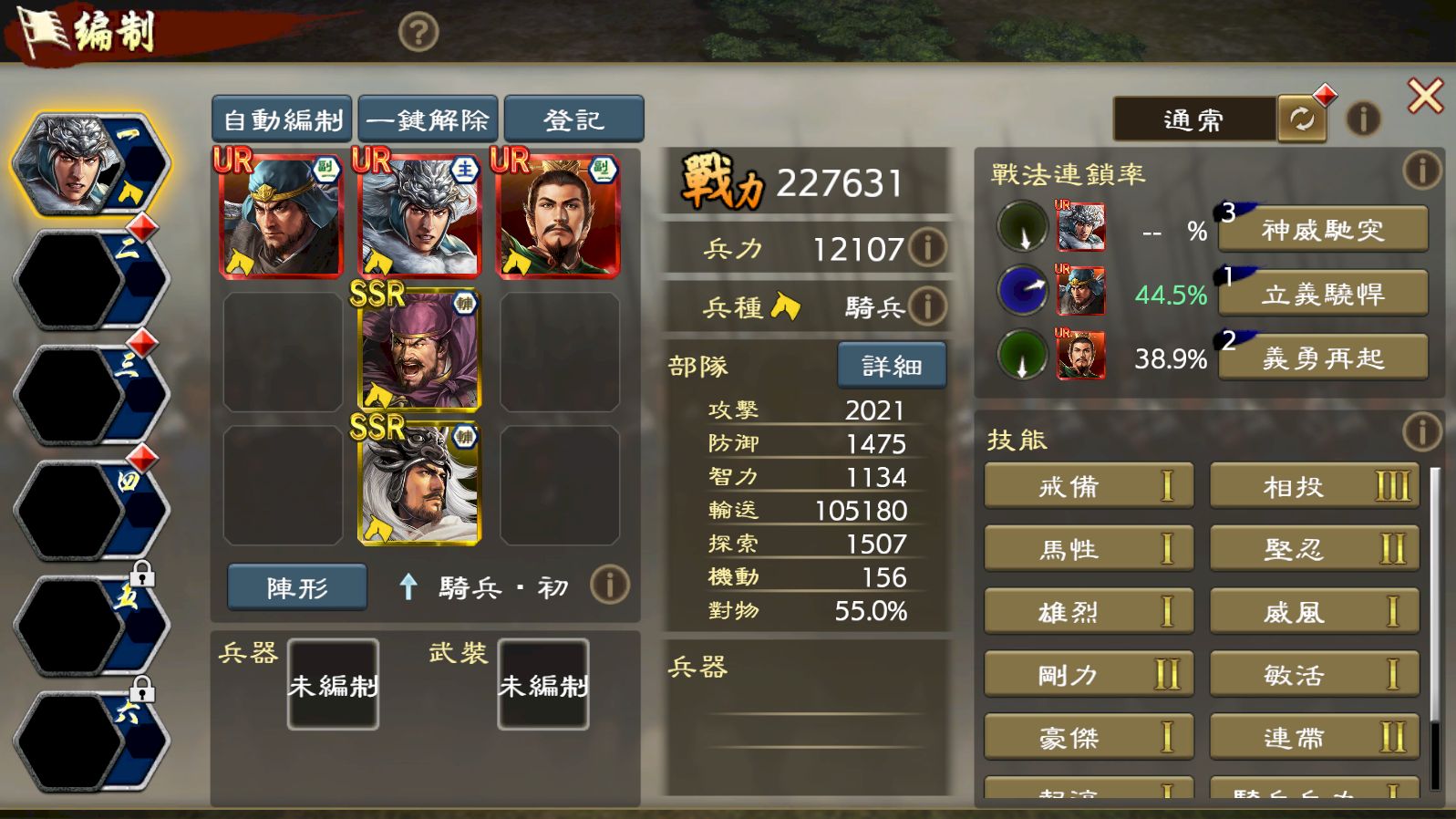Open the 登記 register button
The width and height of the screenshot is (1456, 819).
573,119
